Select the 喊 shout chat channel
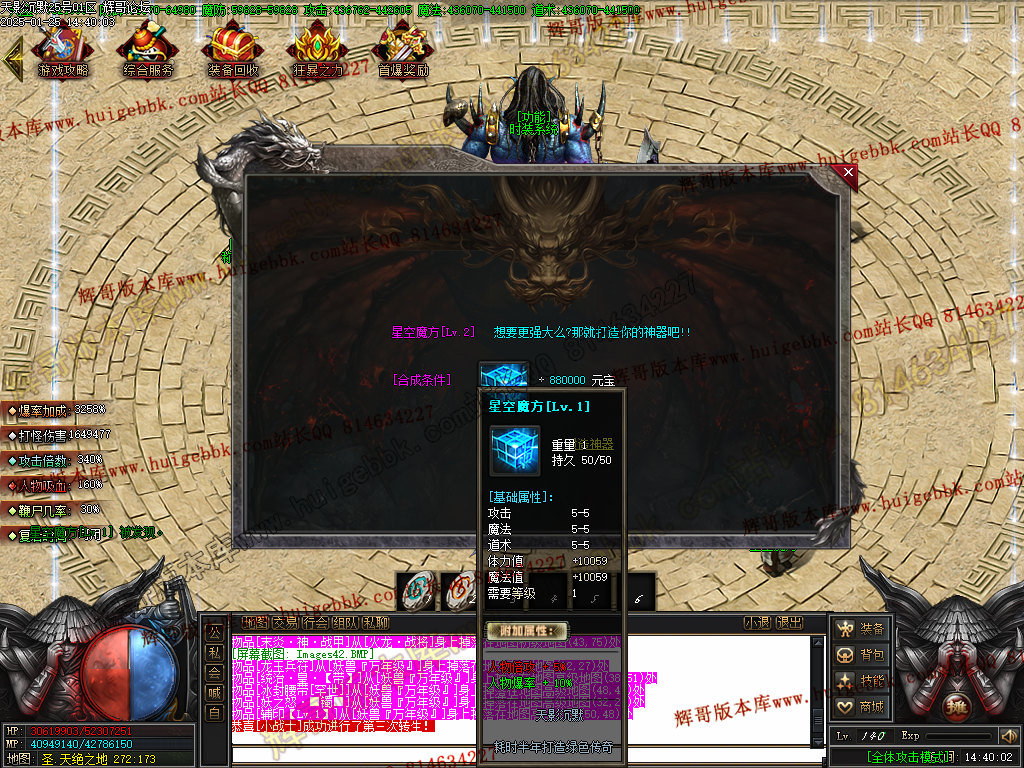Image resolution: width=1024 pixels, height=768 pixels. click(x=214, y=692)
